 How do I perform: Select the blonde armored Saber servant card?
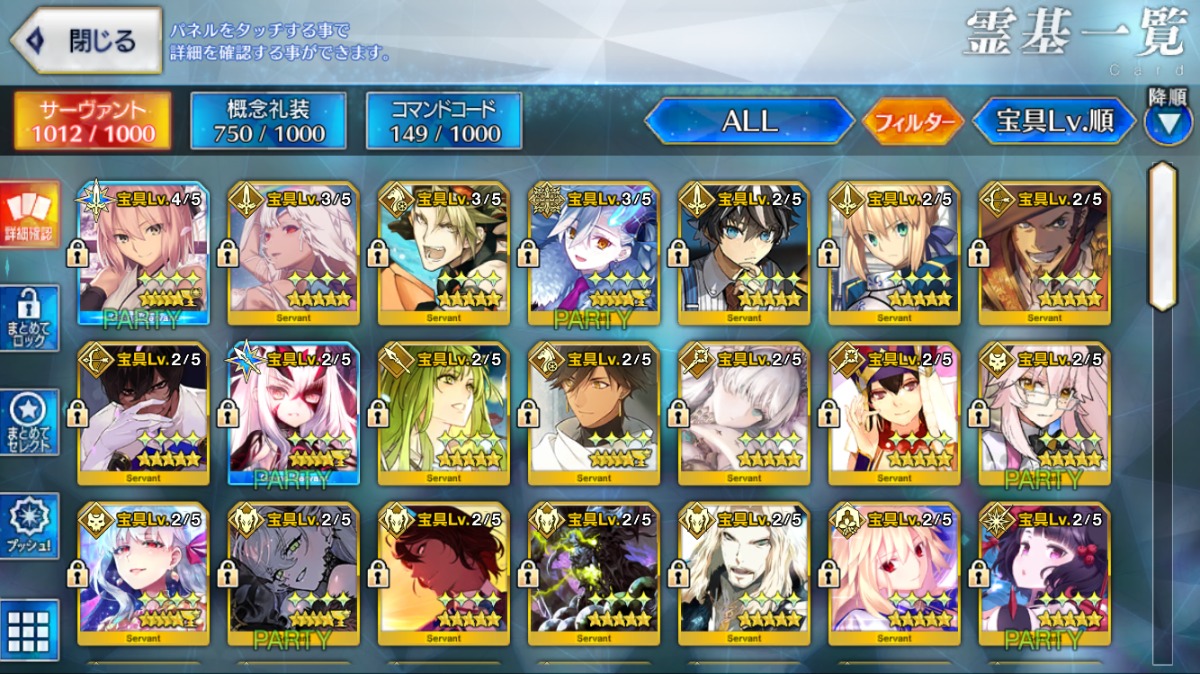(x=893, y=253)
